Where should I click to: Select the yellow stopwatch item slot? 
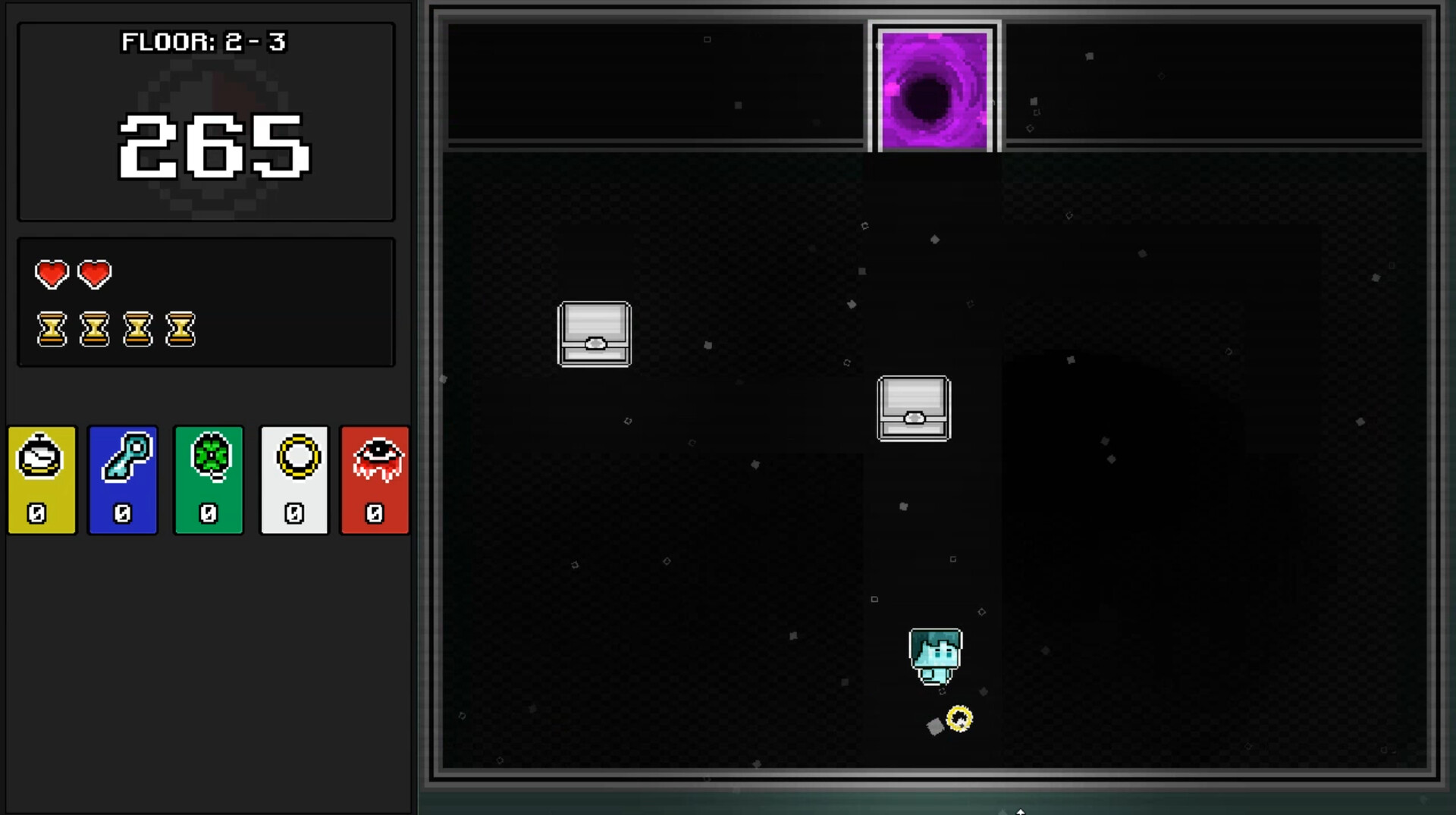pos(42,480)
